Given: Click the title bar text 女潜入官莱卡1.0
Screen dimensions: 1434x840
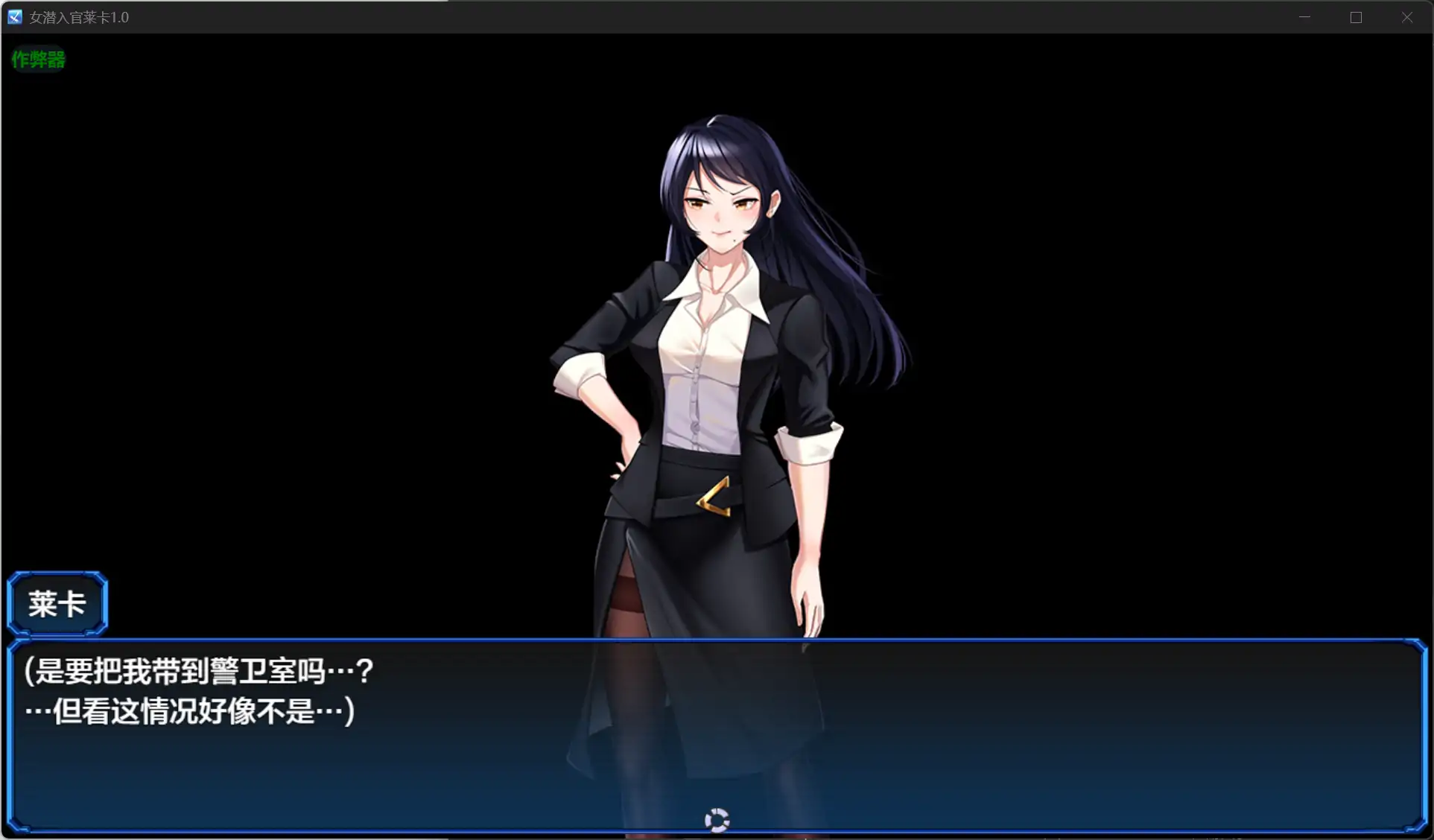Looking at the screenshot, I should click(x=80, y=16).
